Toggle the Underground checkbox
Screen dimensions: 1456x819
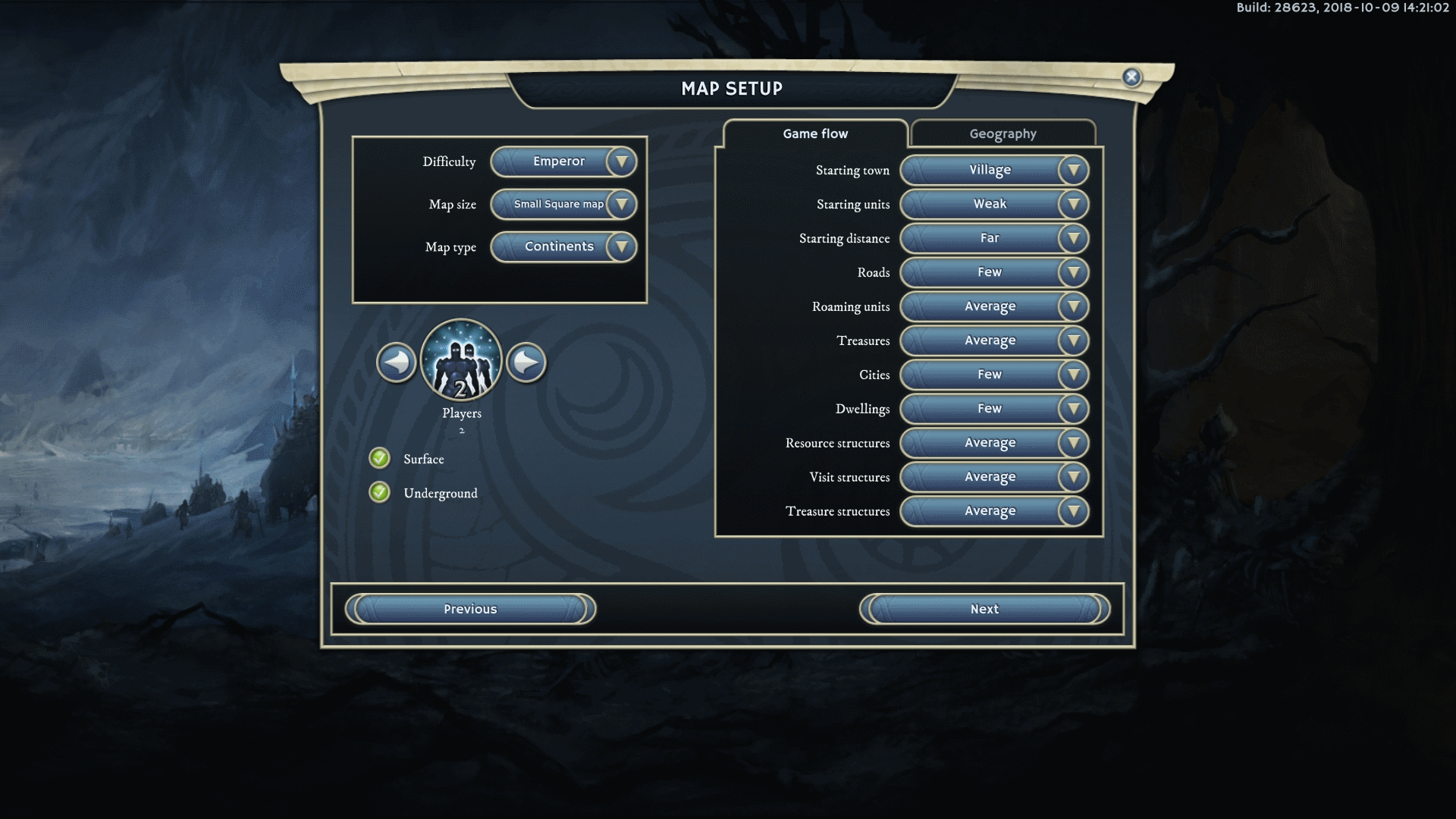click(379, 492)
